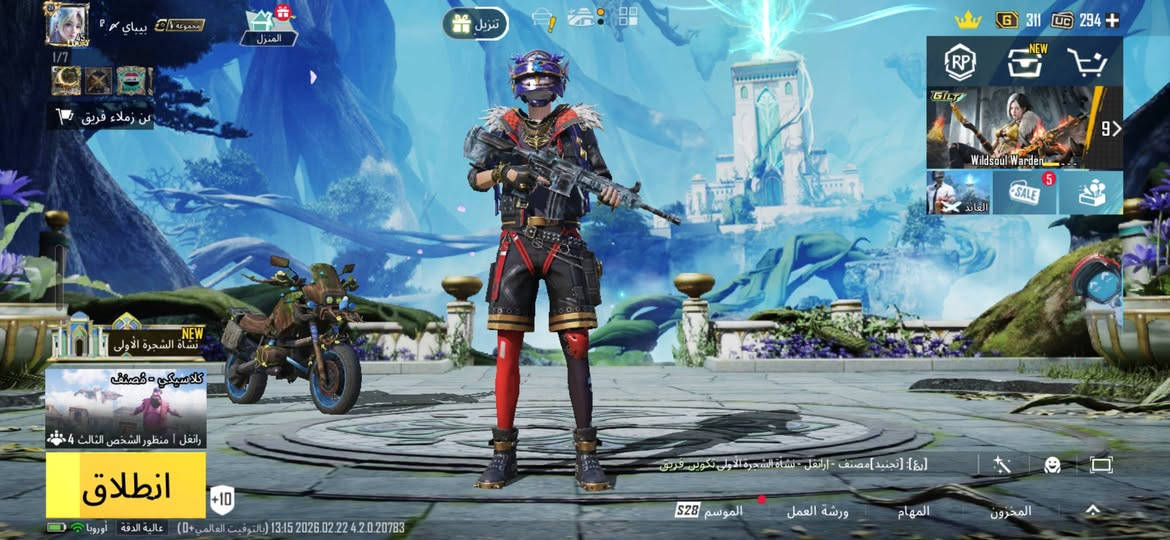Open the المهام missions tab

(x=913, y=511)
